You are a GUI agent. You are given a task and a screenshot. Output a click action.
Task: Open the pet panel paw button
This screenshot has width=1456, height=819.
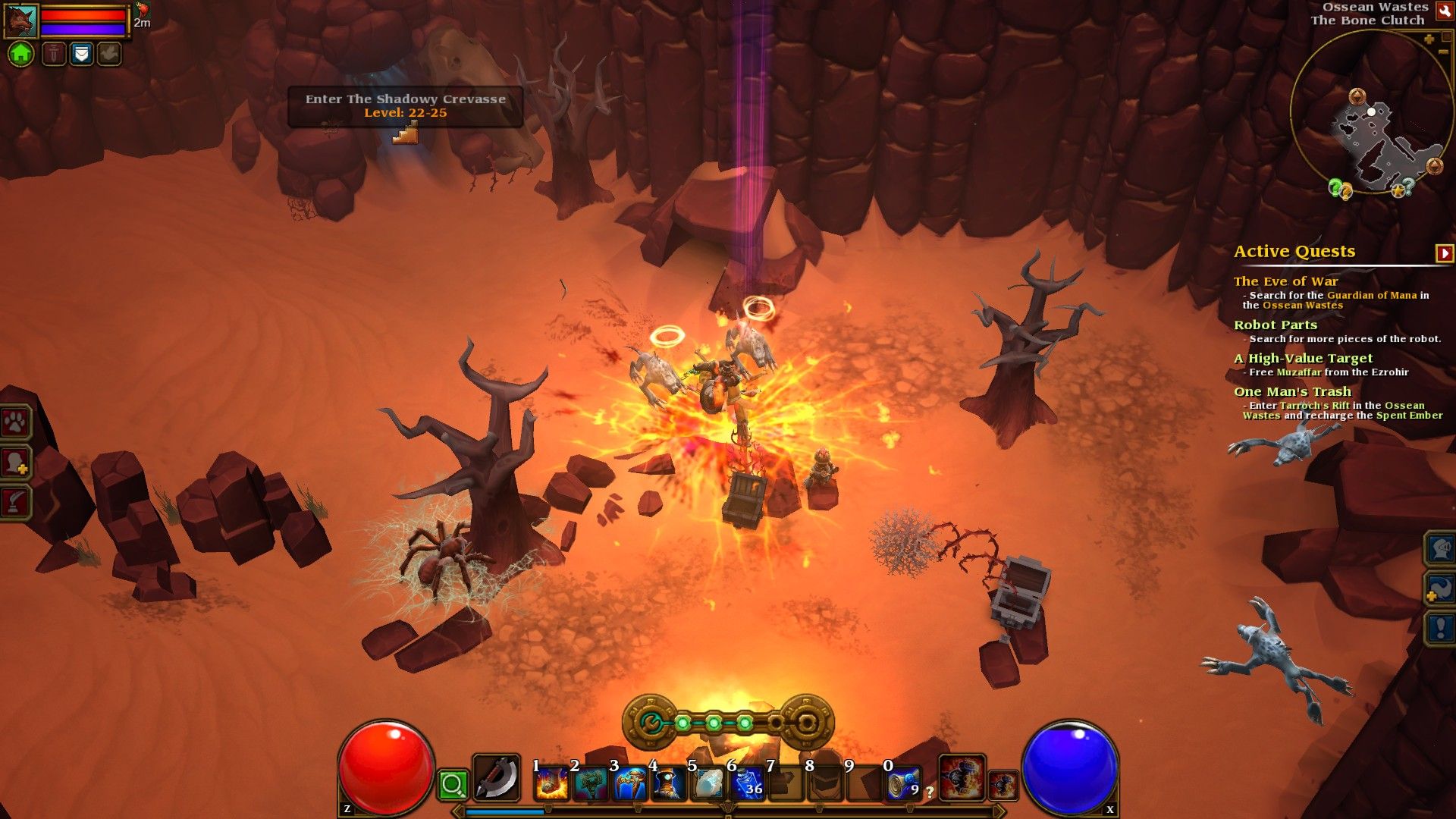click(17, 422)
